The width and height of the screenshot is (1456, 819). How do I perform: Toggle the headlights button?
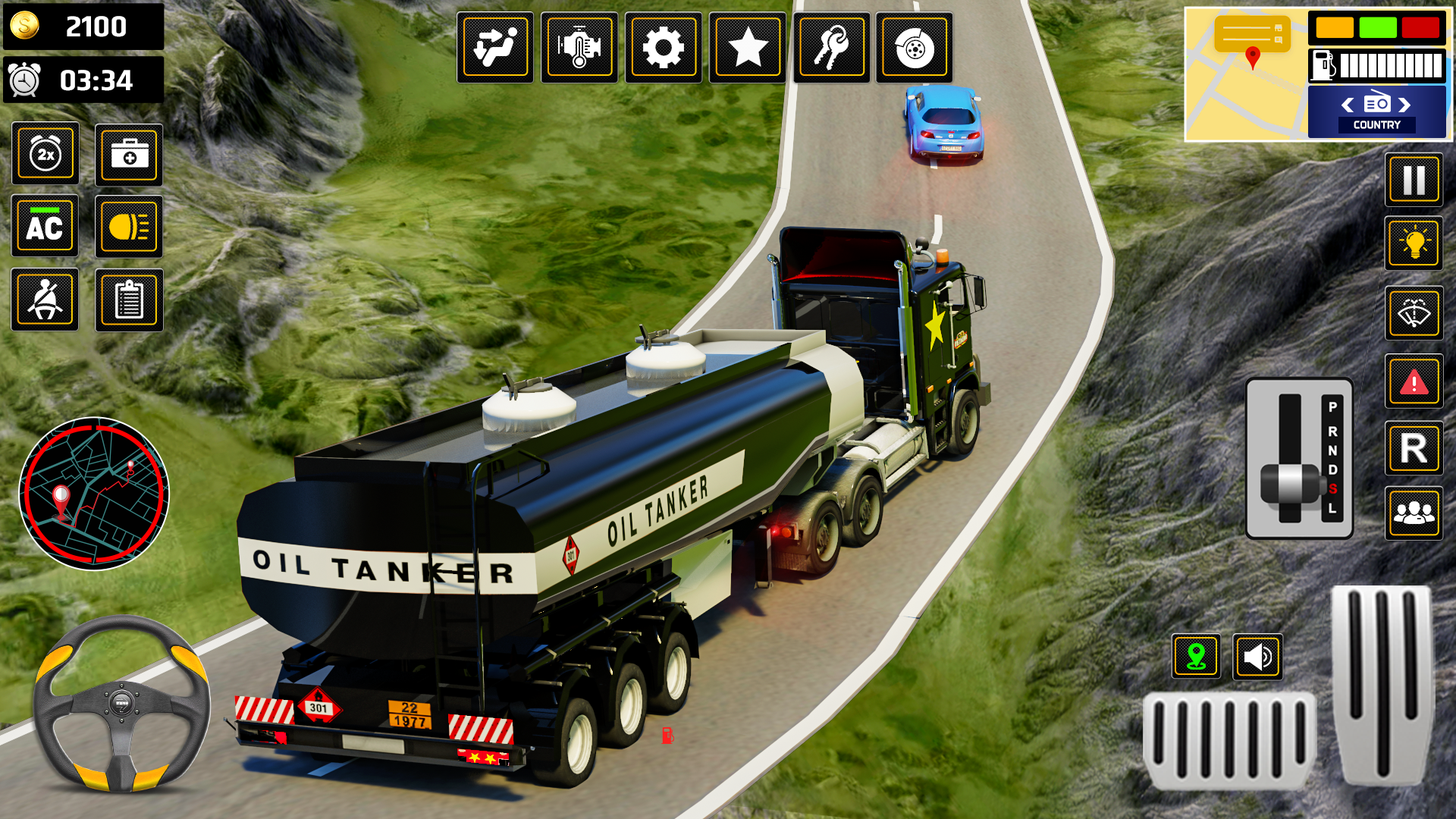pos(129,226)
